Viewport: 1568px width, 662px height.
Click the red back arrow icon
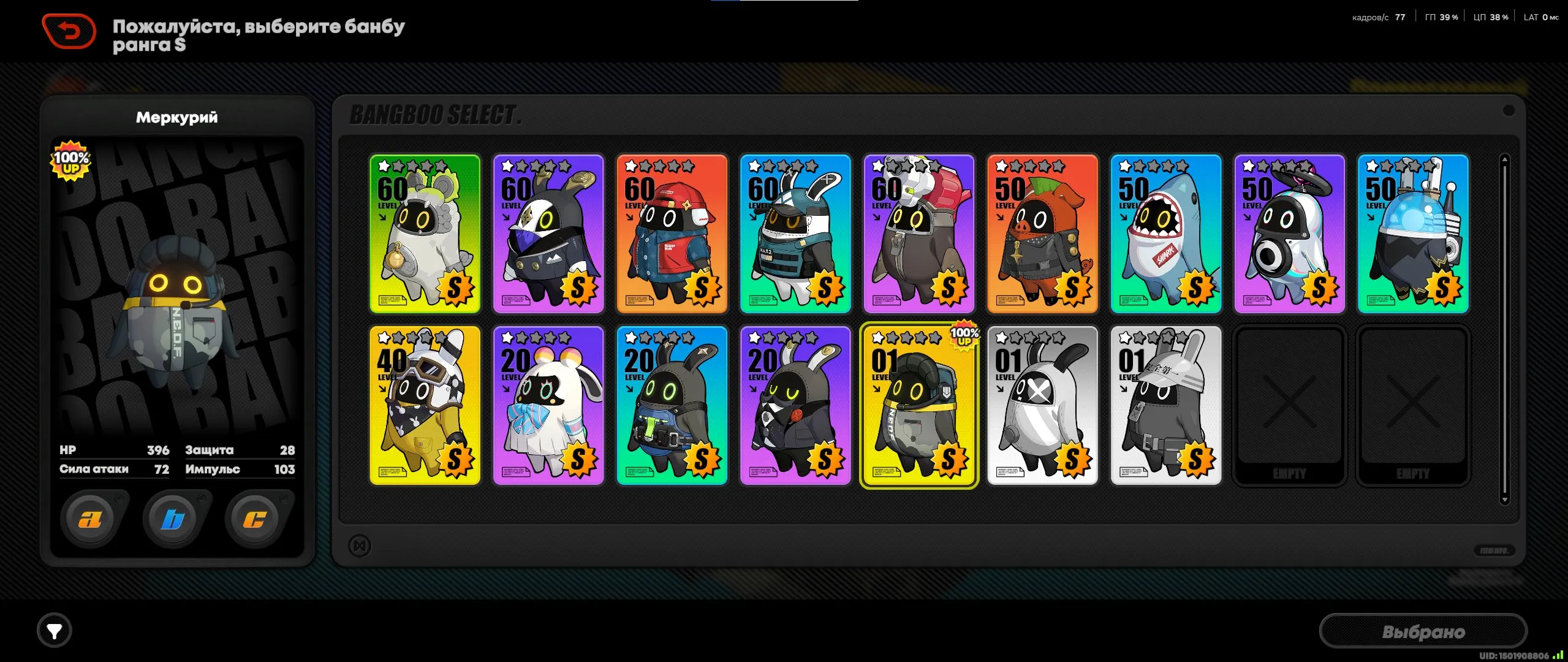click(x=69, y=28)
